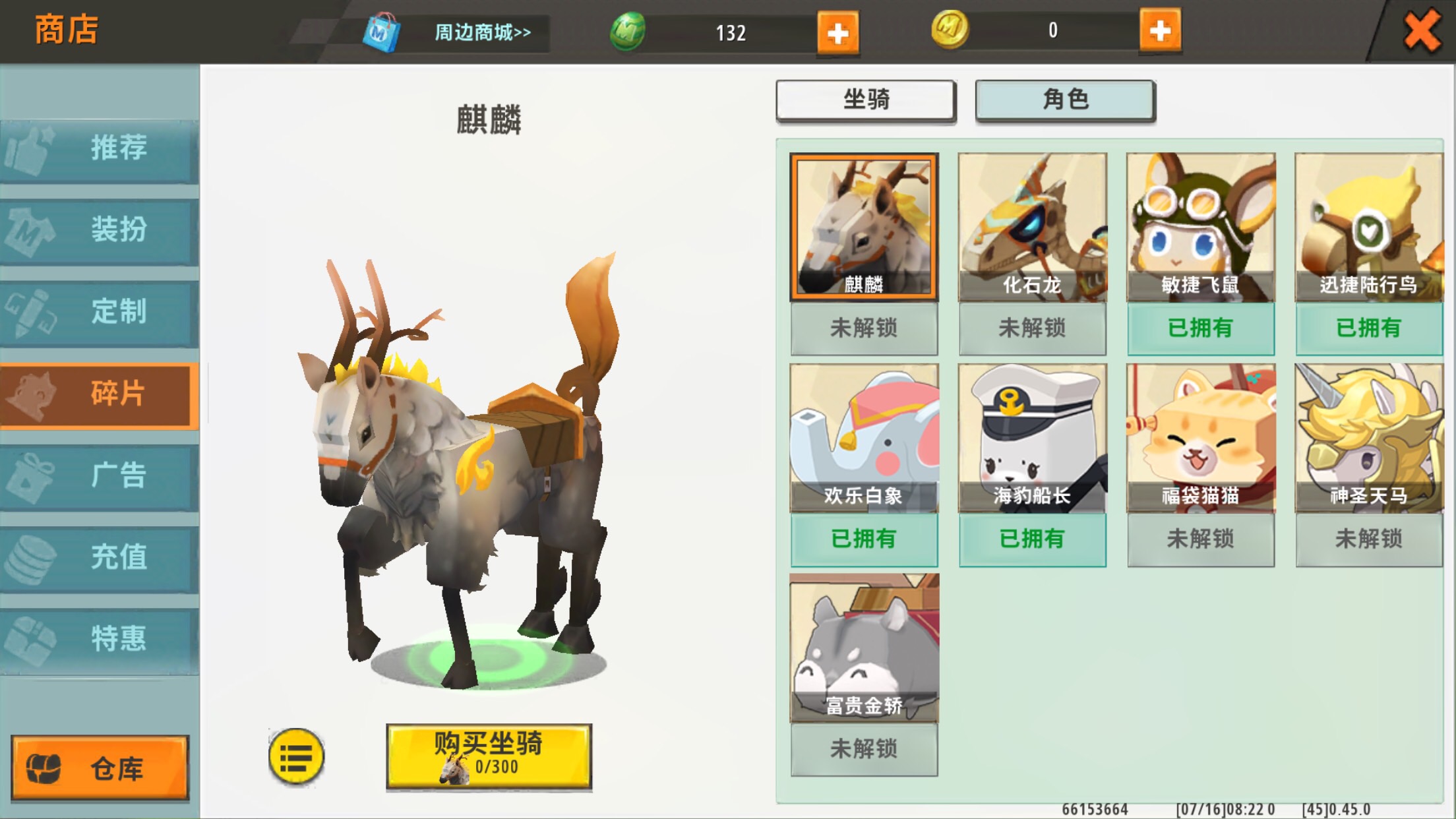Switch to the 角色 characters tab
Viewport: 1456px width, 819px height.
[1064, 100]
